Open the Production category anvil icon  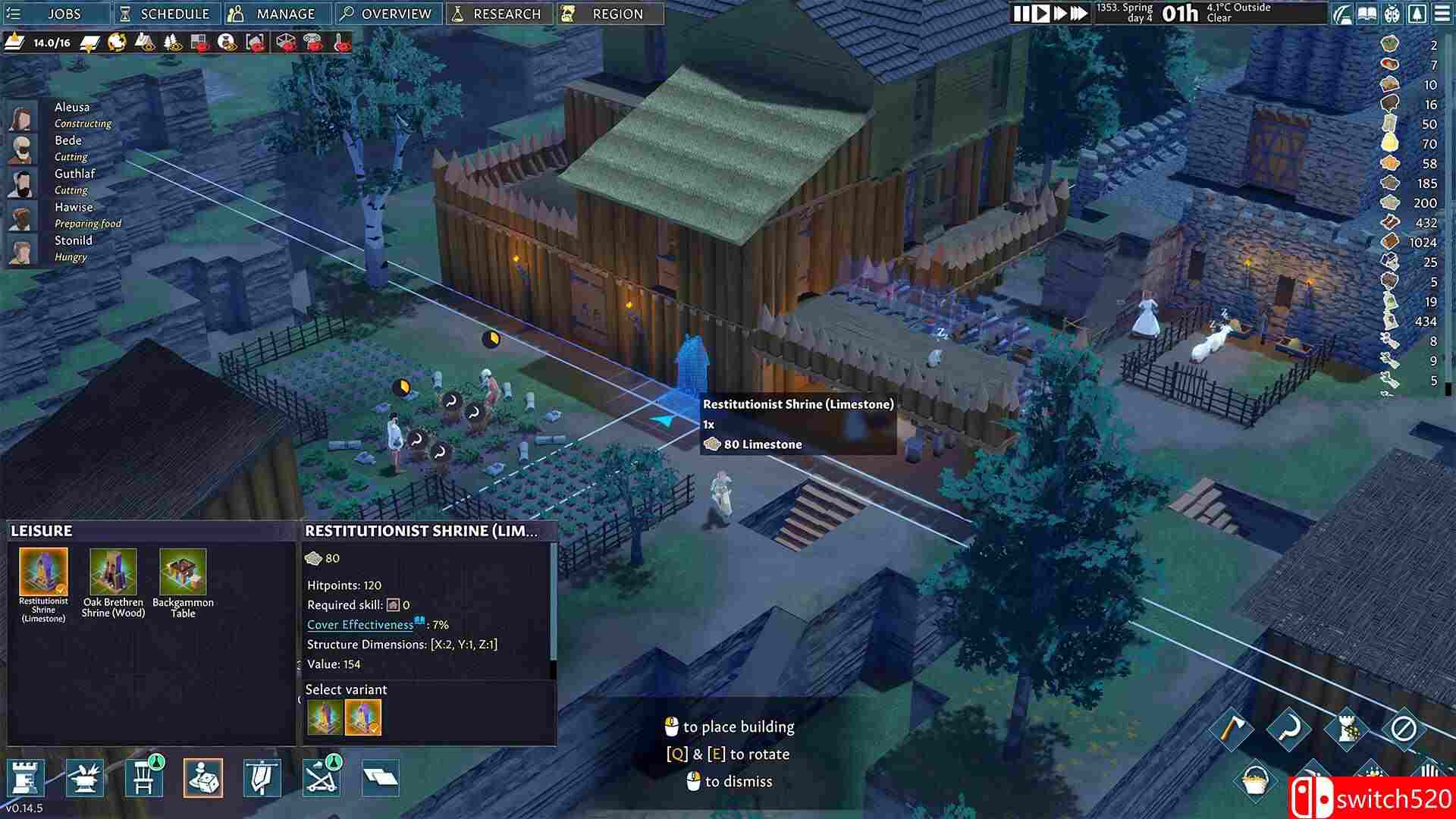(x=86, y=777)
